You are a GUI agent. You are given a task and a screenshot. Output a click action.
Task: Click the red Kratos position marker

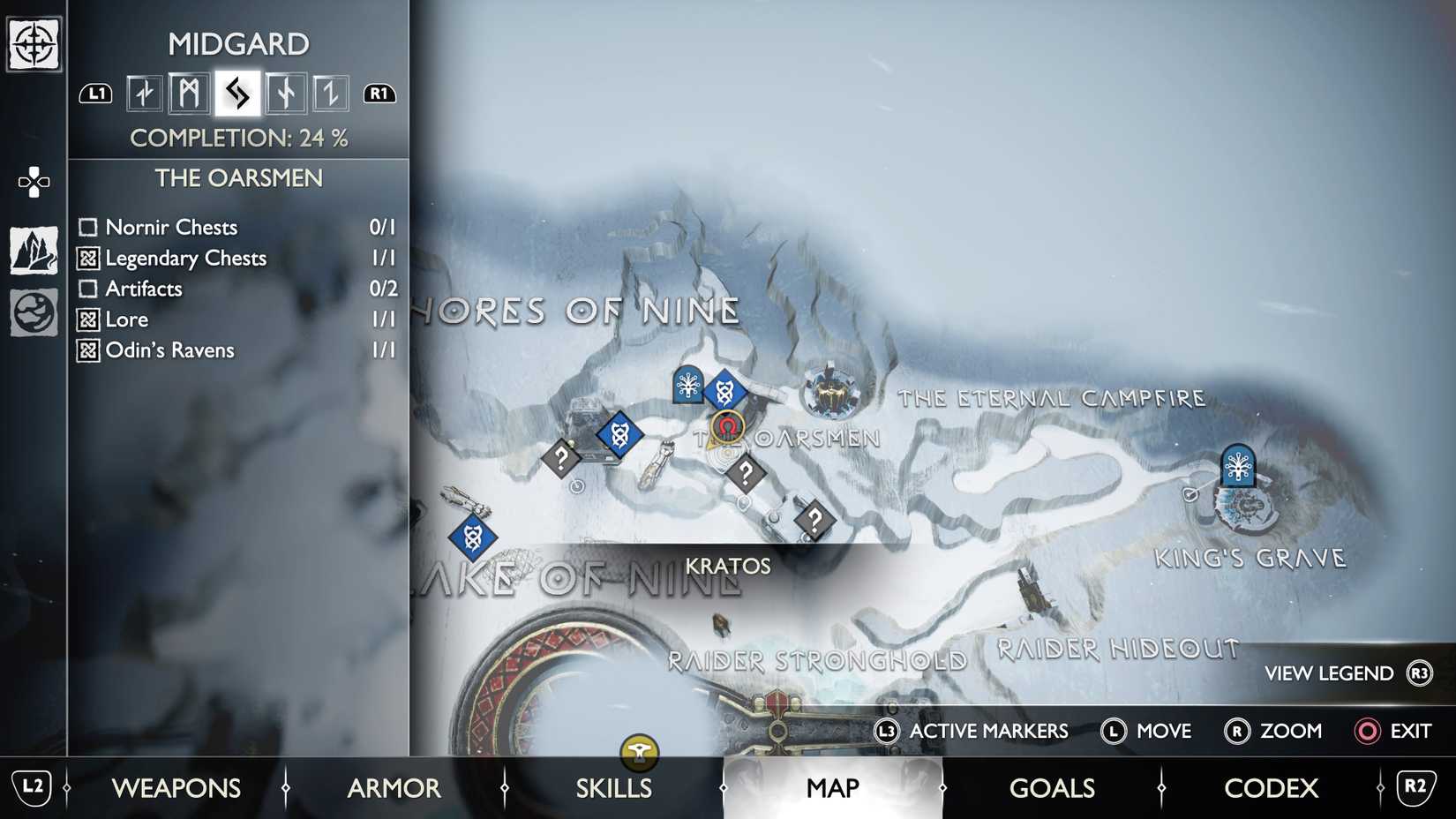coord(727,428)
